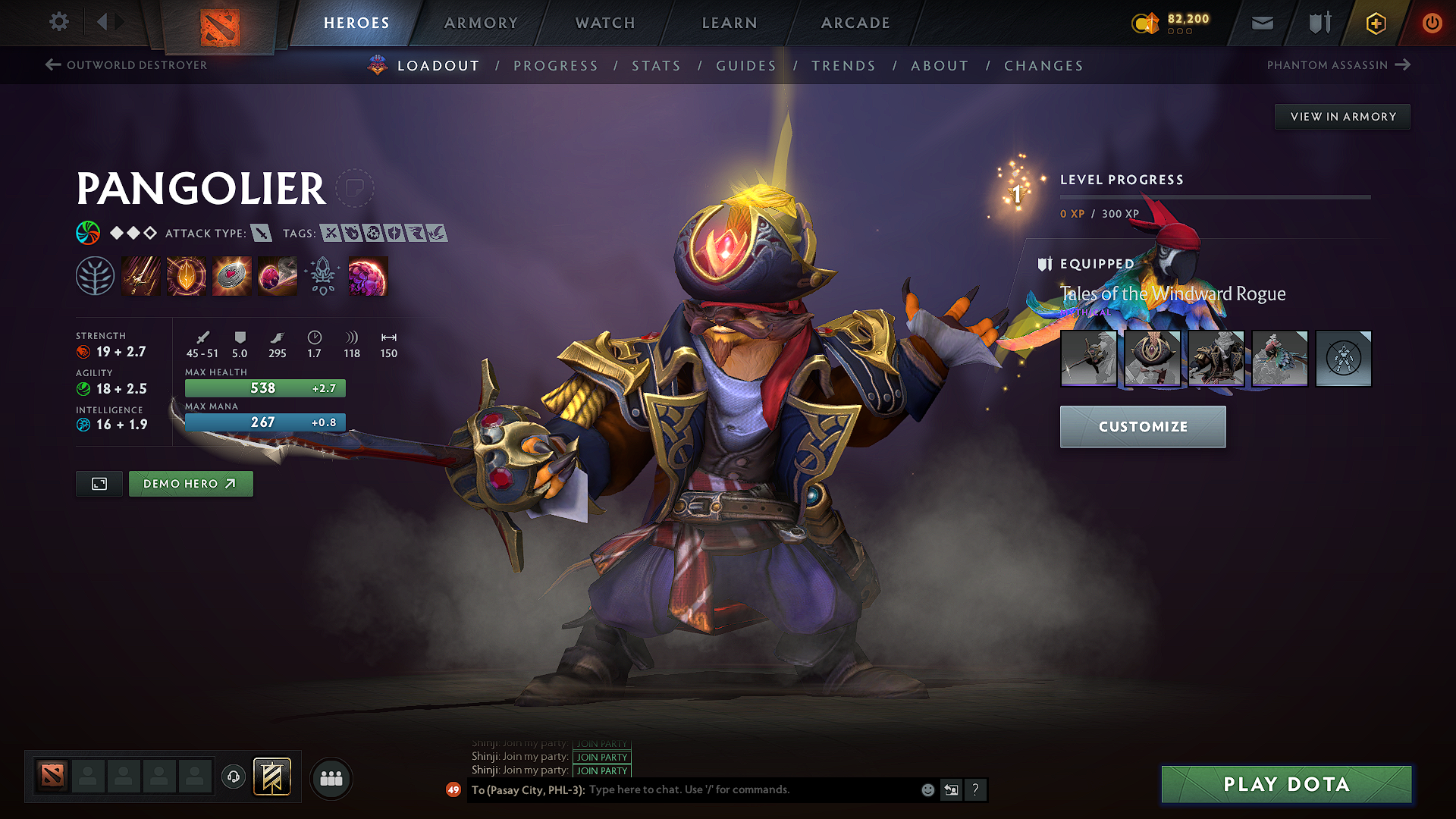Toggle the headset voice chat icon bottom left

234,777
